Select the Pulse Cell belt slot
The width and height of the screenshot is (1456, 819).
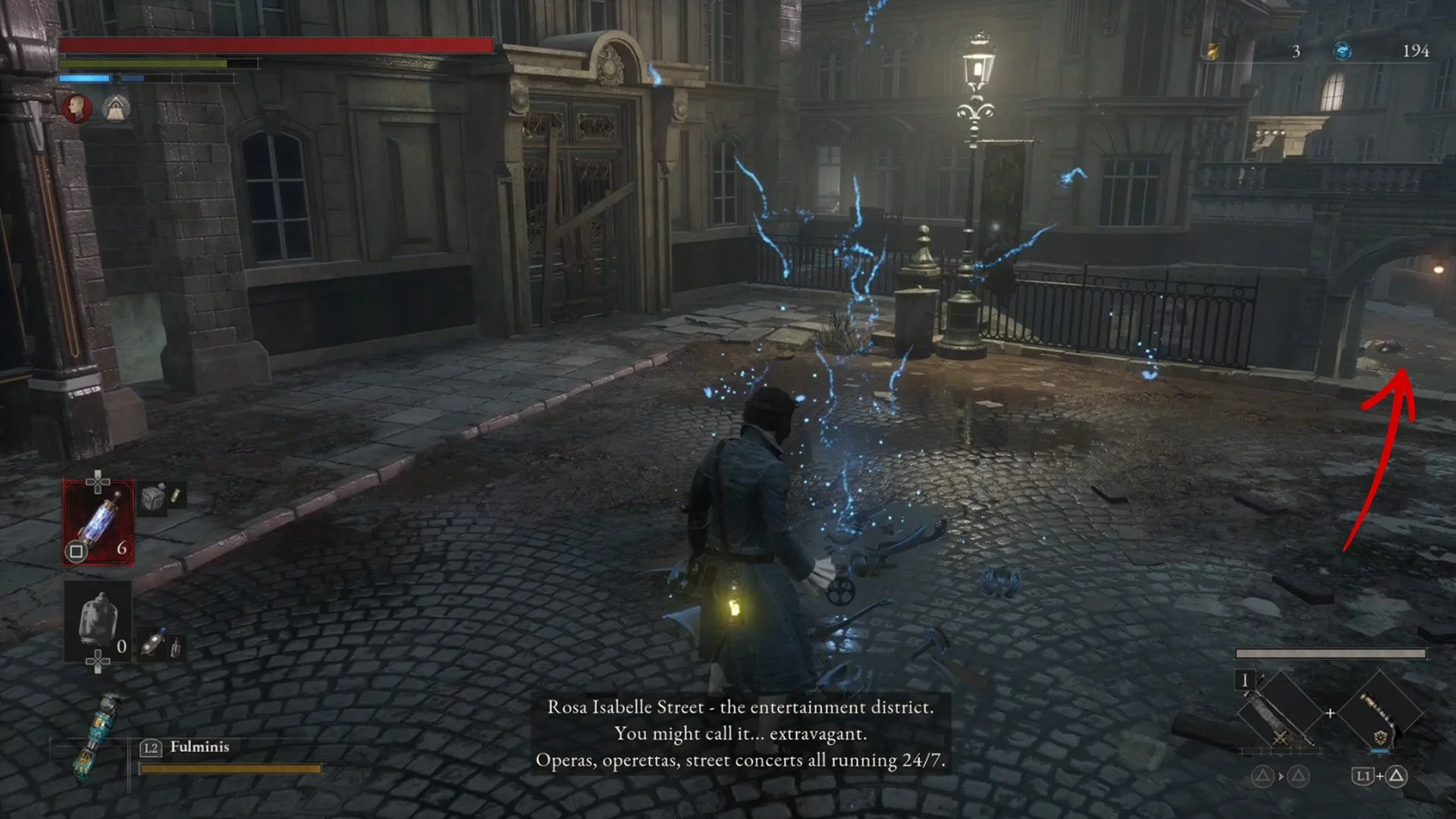99,523
